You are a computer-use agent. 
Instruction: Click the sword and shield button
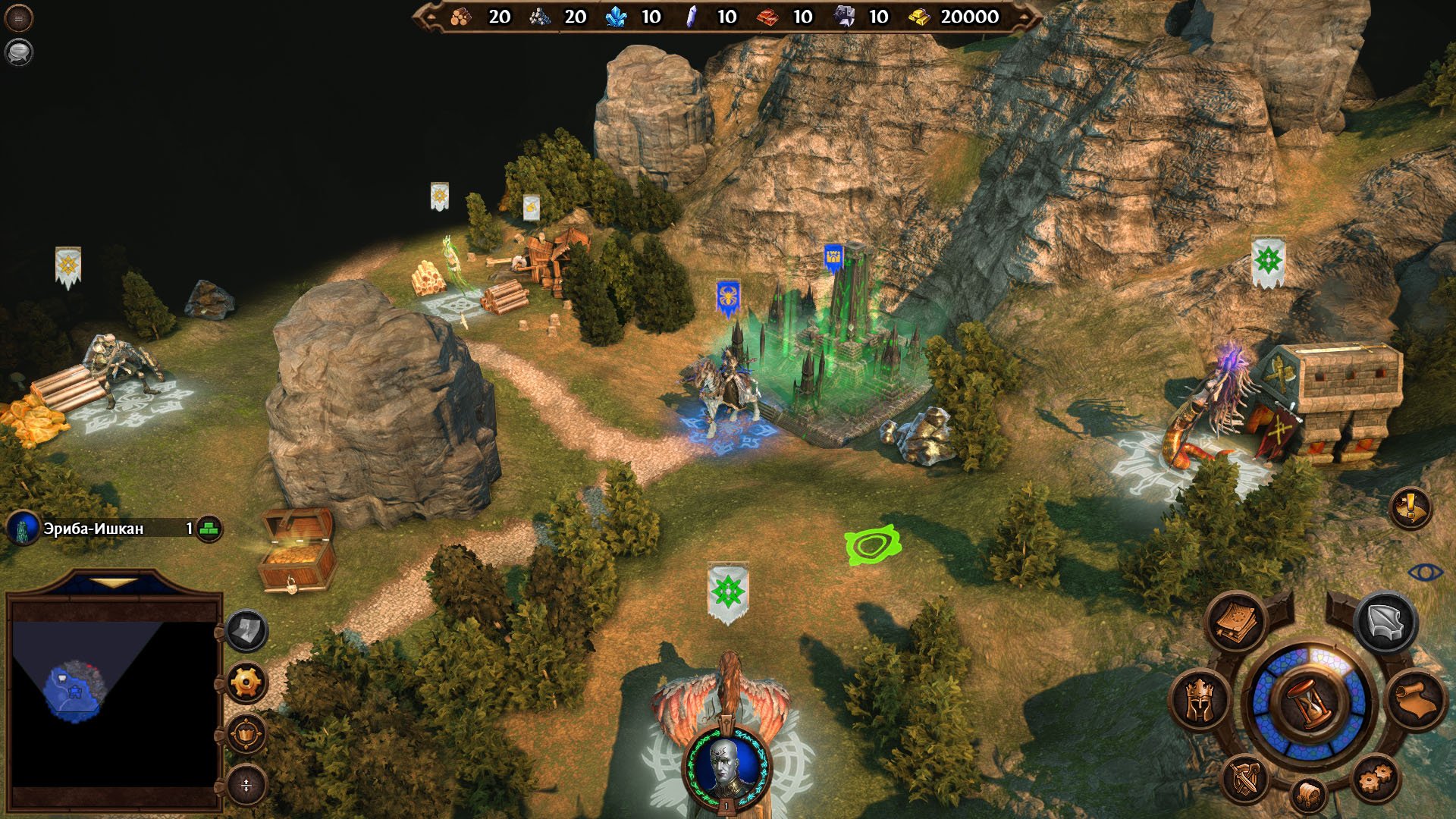tap(1244, 779)
